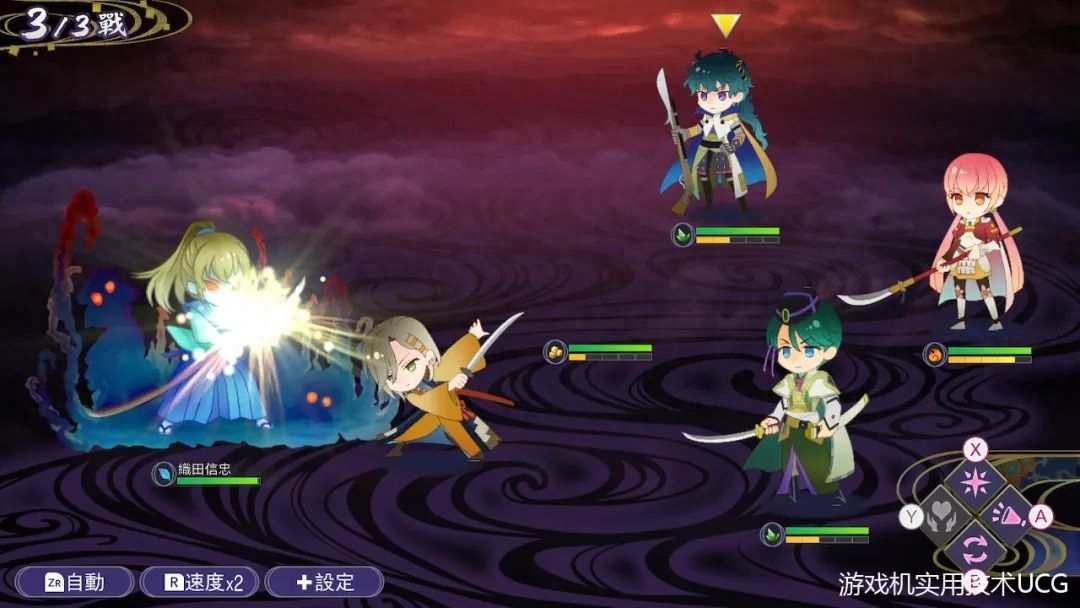The image size is (1080, 608).
Task: Choose the heart-in-hands heal skill
Action: click(942, 516)
